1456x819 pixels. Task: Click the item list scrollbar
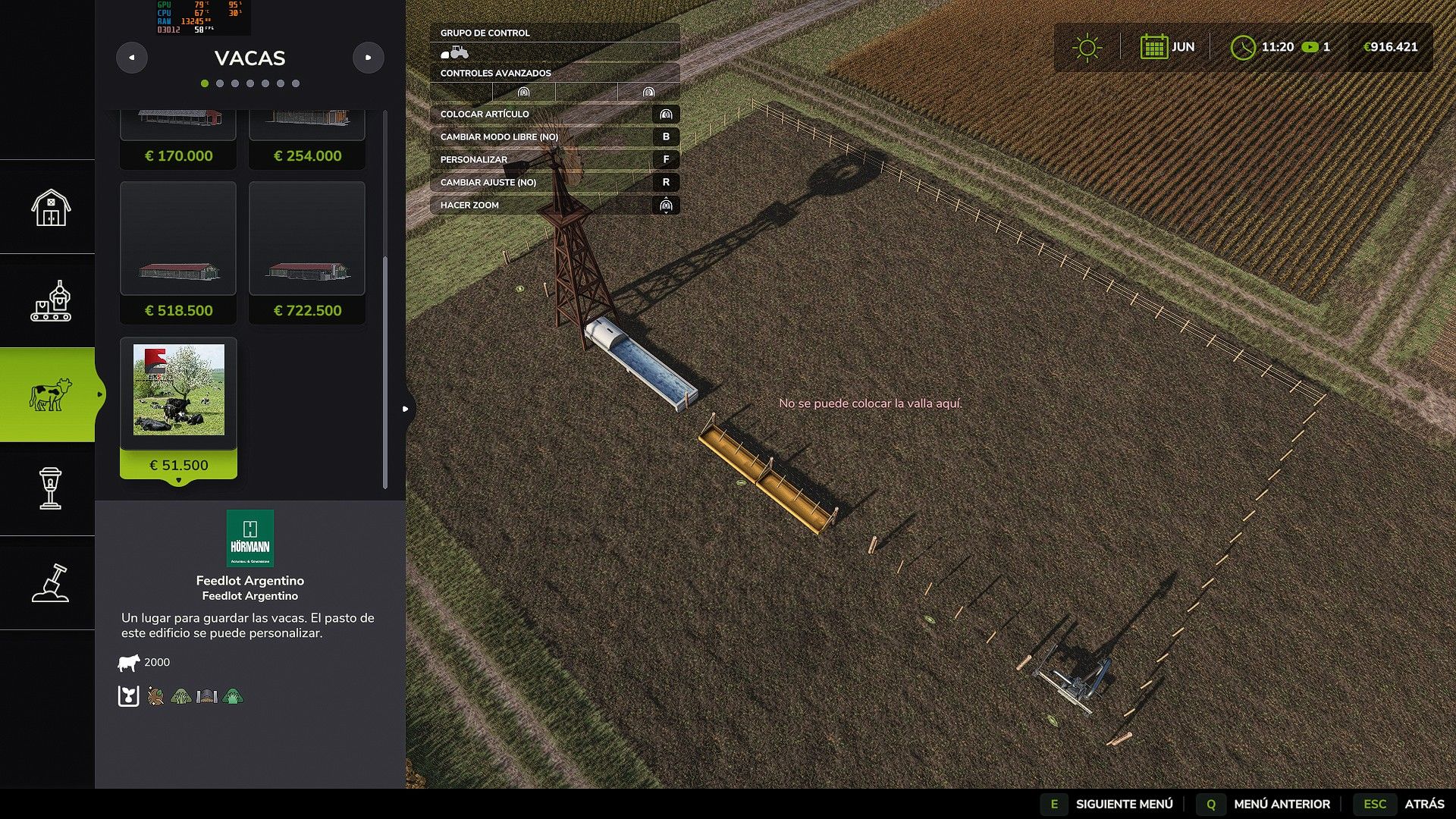tap(385, 373)
